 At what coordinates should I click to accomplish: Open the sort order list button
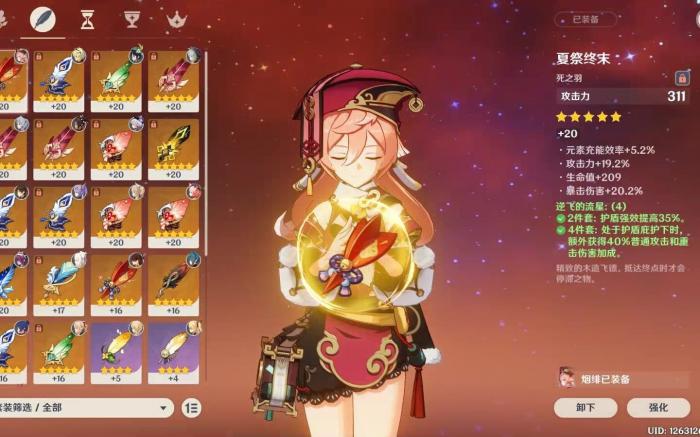[x=191, y=408]
